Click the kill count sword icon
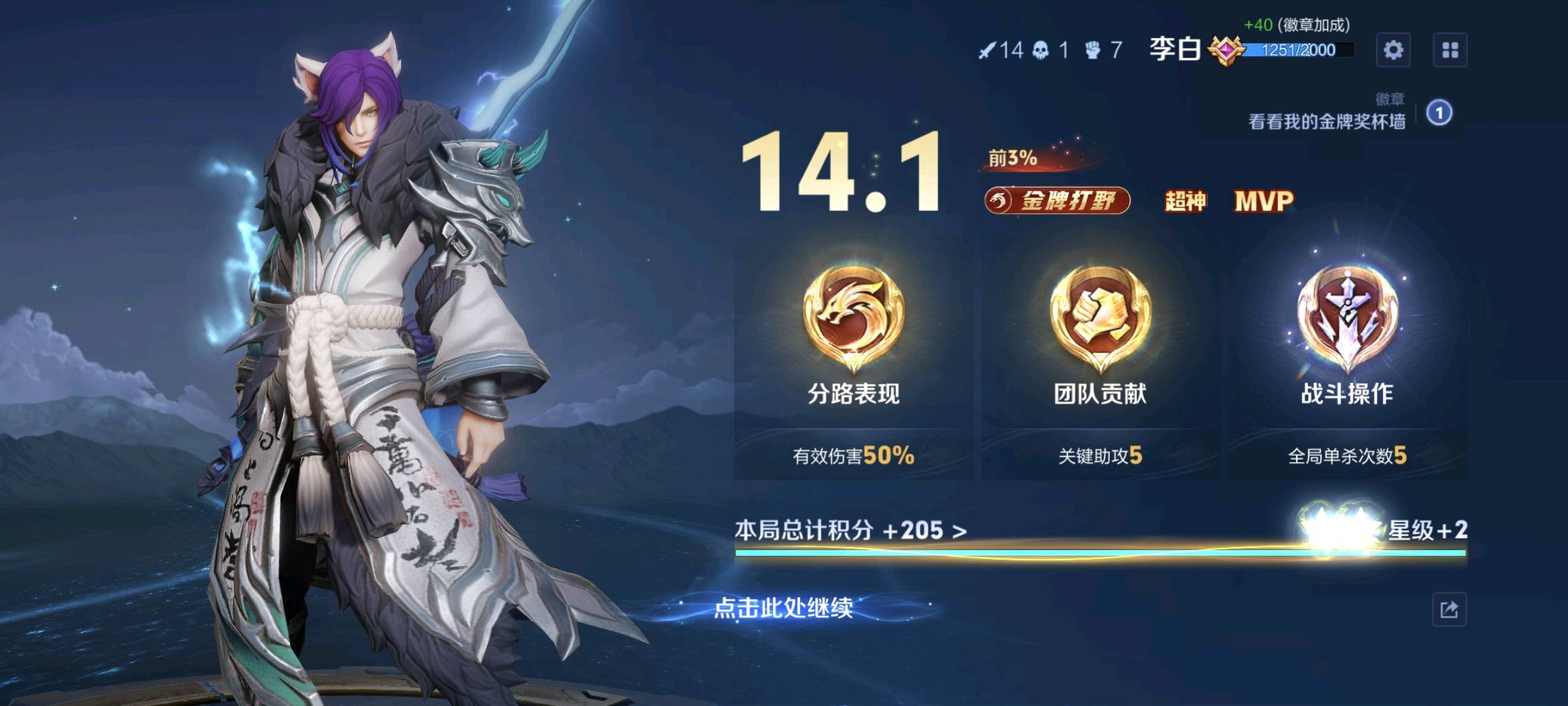1568x706 pixels. 988,49
